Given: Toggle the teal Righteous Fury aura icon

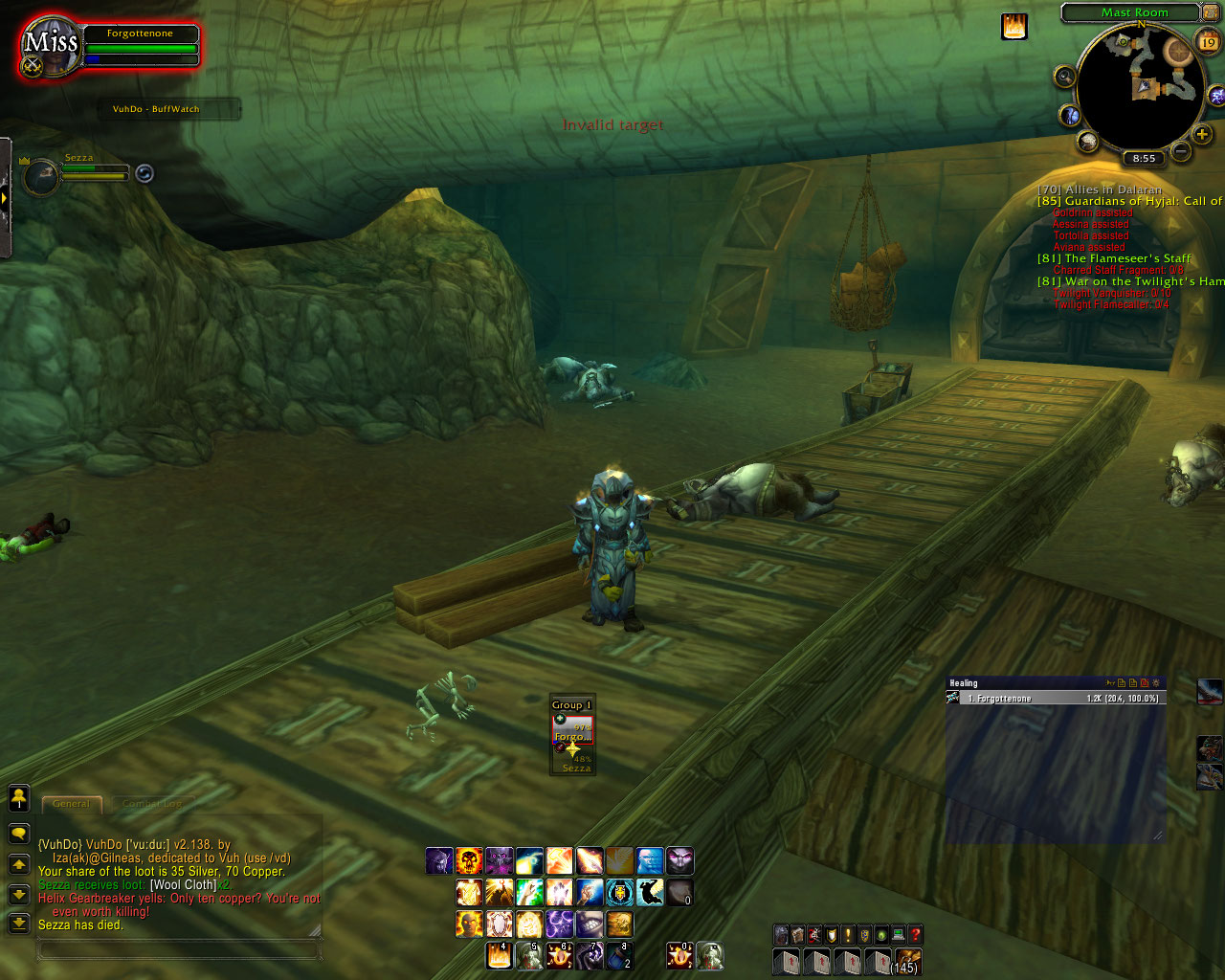Looking at the screenshot, I should [620, 893].
